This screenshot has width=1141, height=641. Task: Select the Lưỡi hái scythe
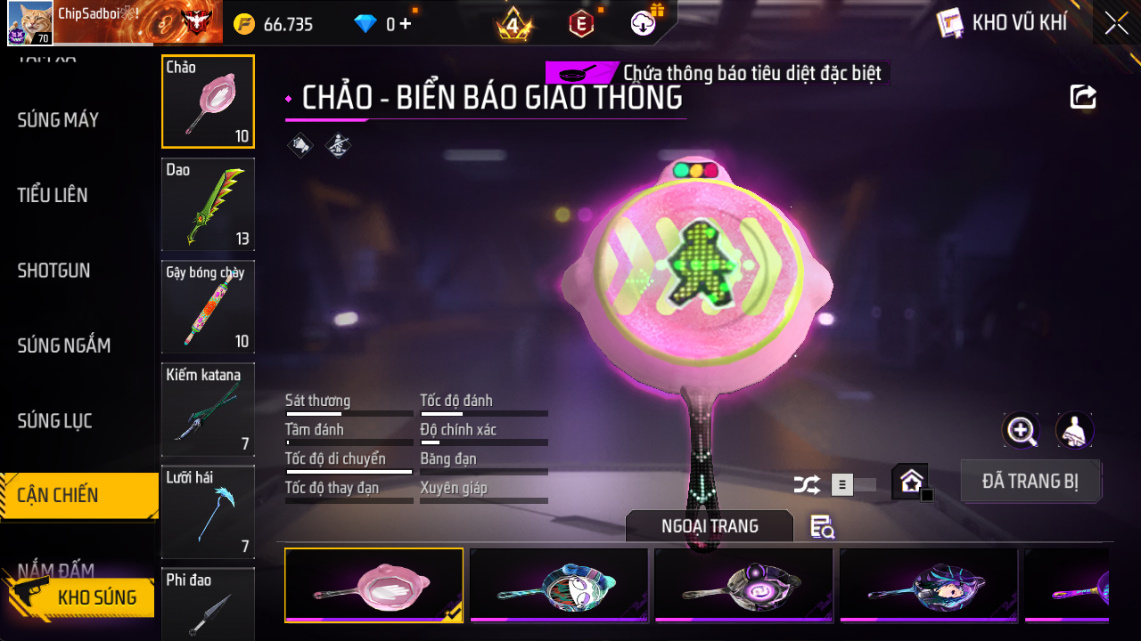point(208,511)
